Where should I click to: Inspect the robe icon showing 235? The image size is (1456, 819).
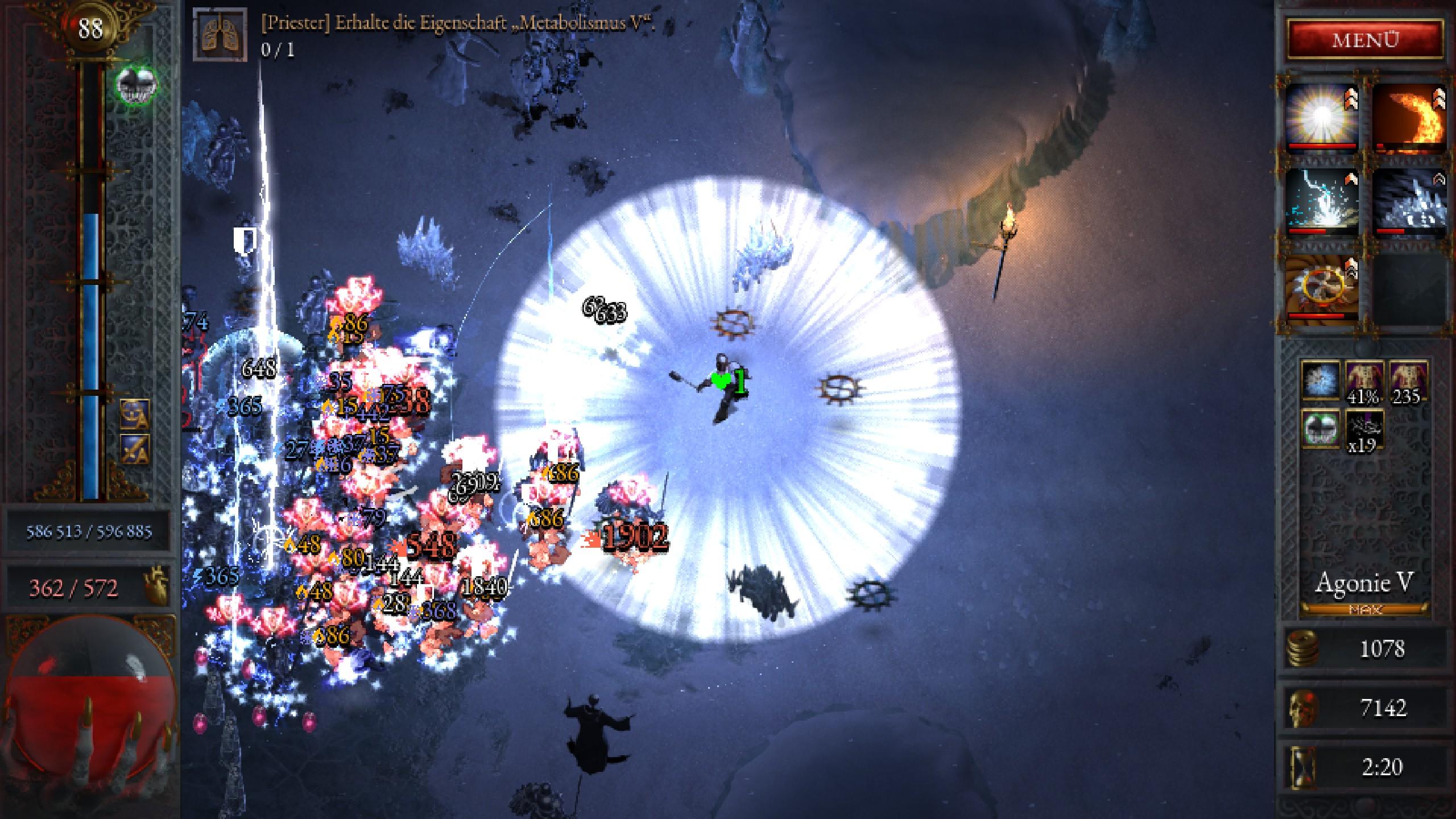point(1408,381)
